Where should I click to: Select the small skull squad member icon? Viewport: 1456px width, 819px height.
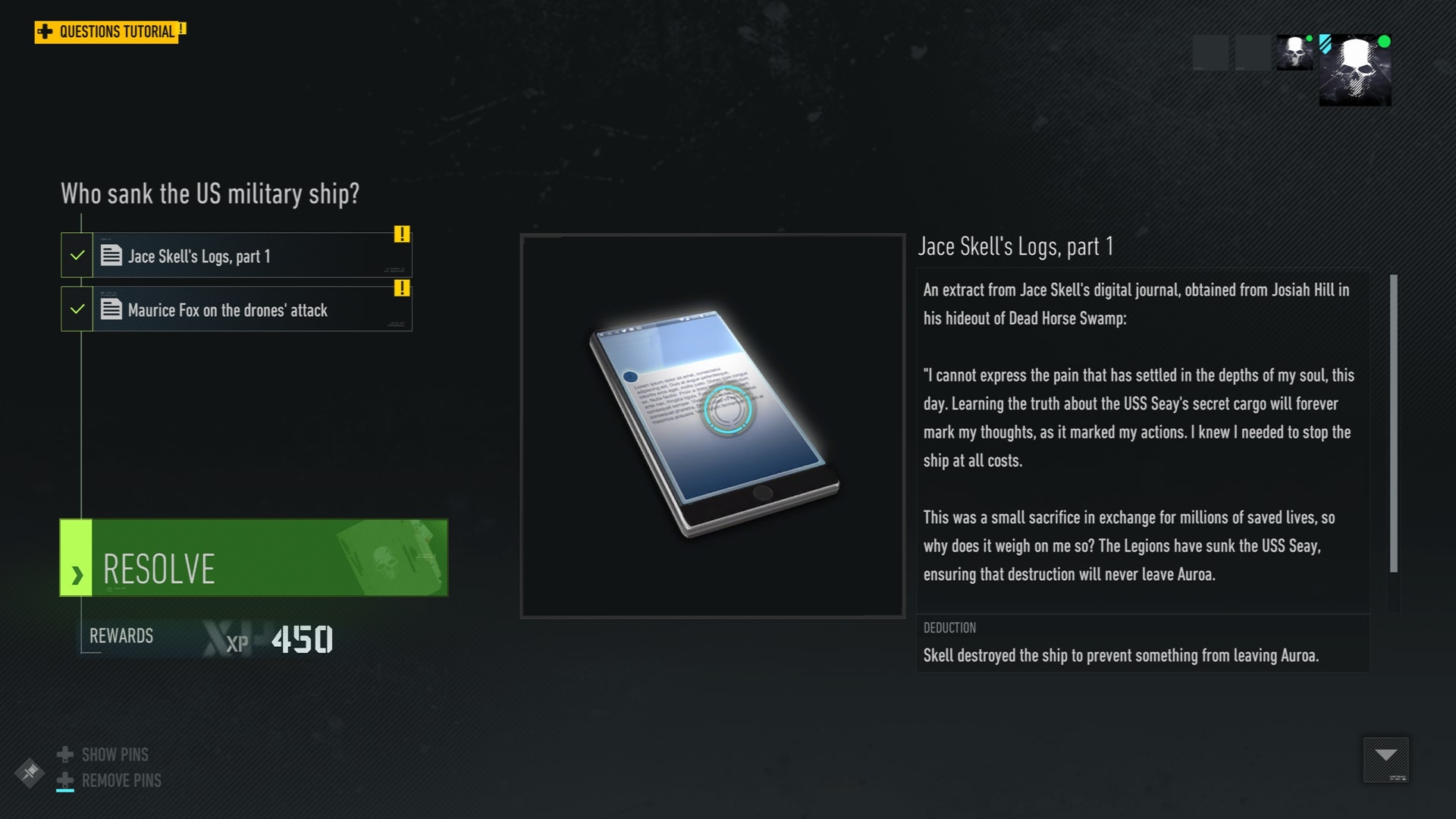(1294, 52)
